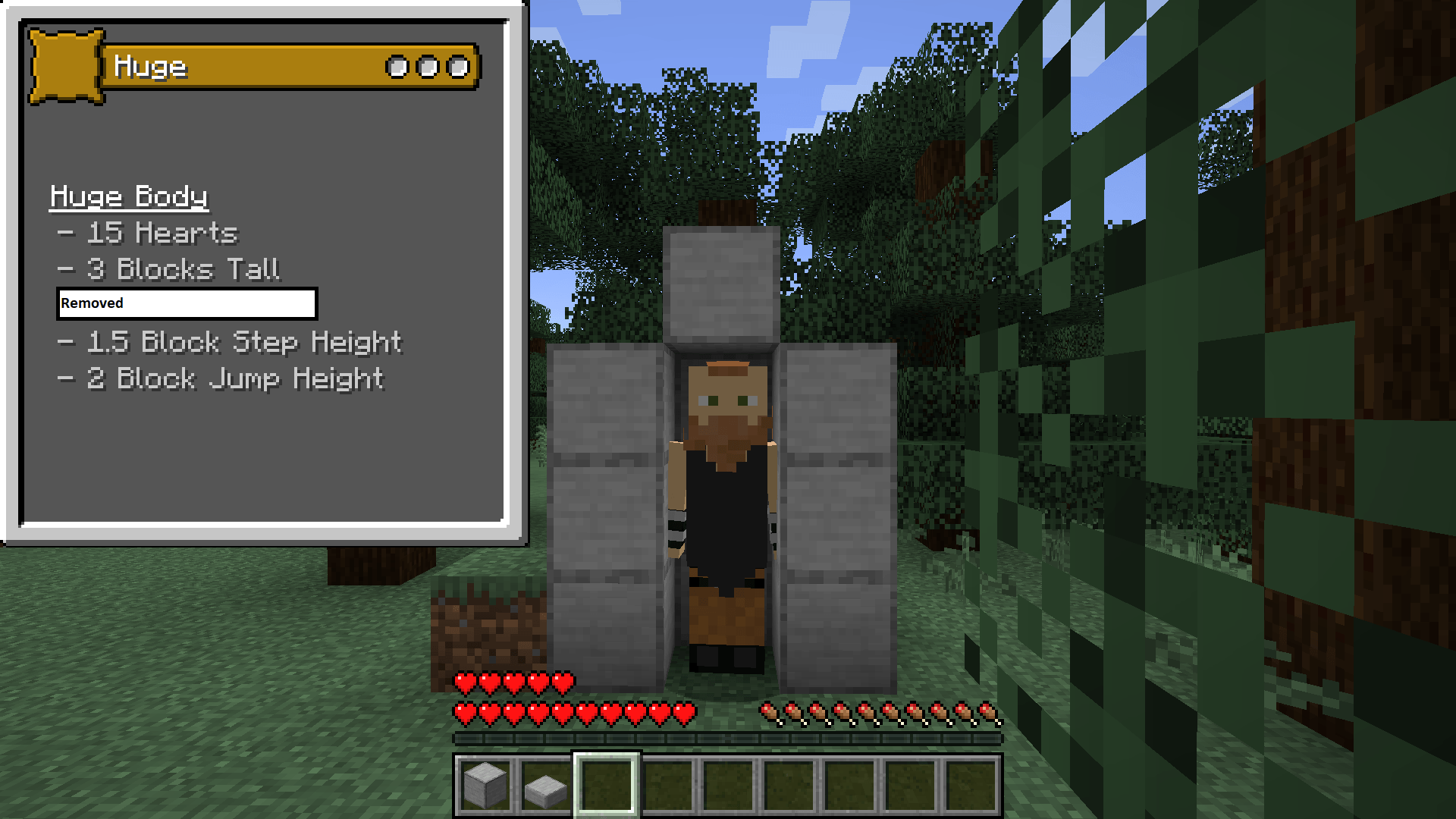This screenshot has width=1456, height=819.
Task: Select the Huge title tab
Action: [x=150, y=67]
